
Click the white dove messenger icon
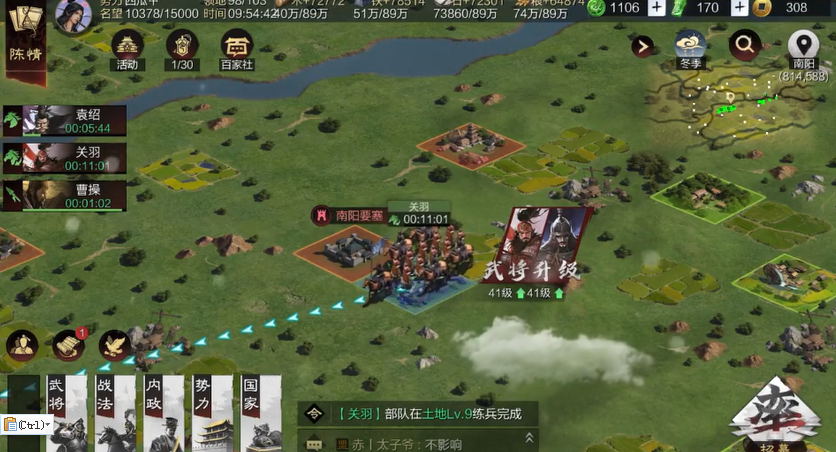point(115,345)
